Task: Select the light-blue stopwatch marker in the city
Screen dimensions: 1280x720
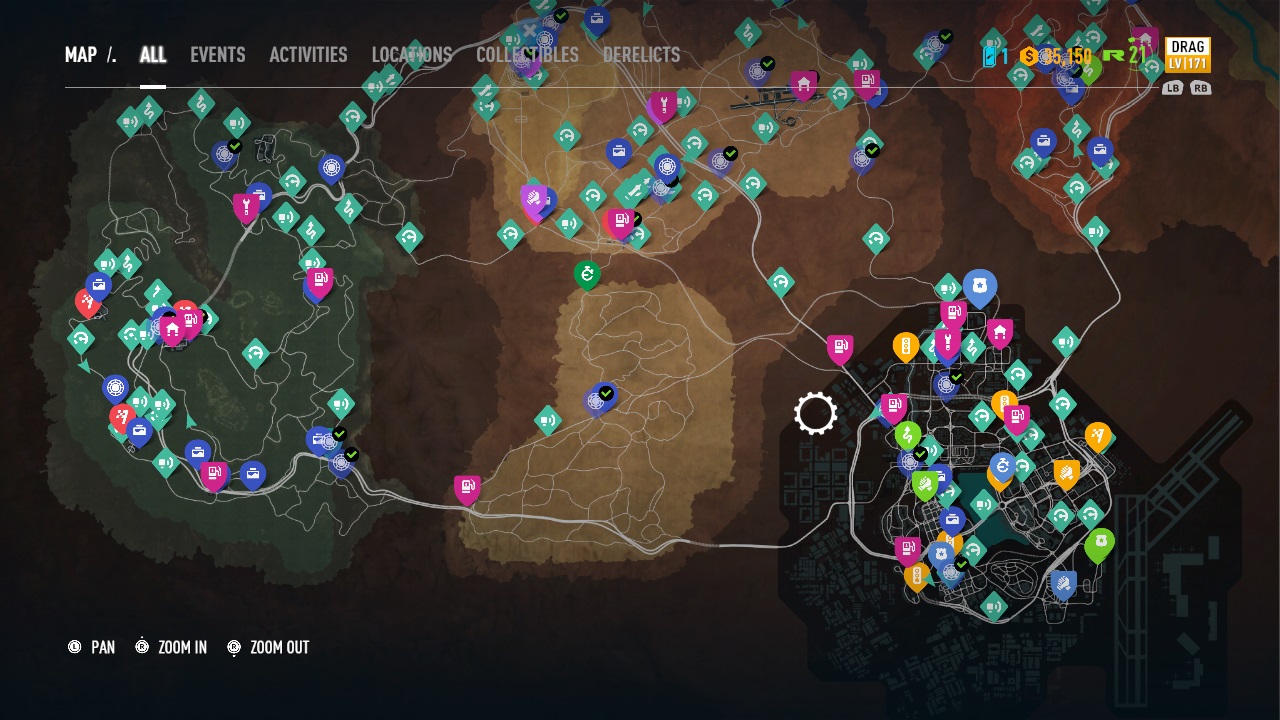Action: (1003, 466)
